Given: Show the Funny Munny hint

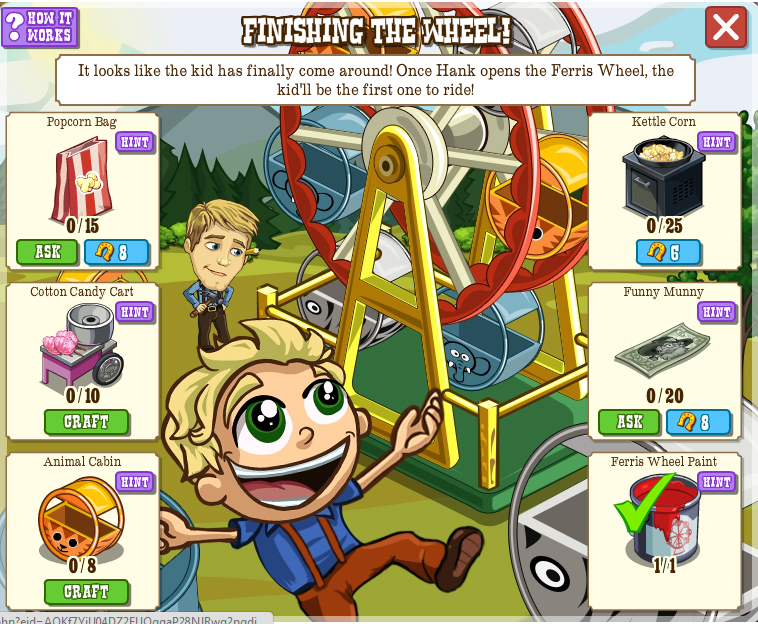Looking at the screenshot, I should point(716,312).
